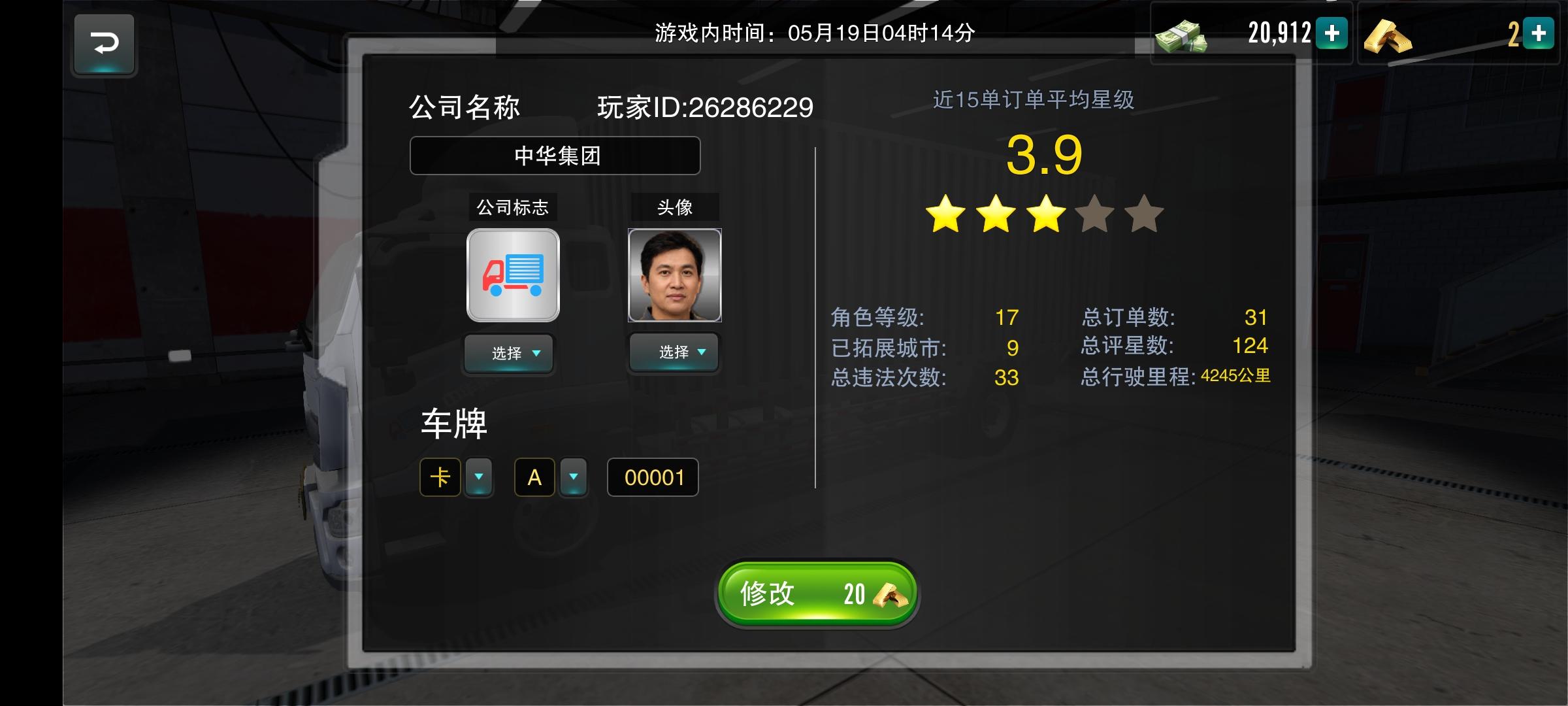Click the 卡 license plate character box
This screenshot has height=706, width=1568.
(440, 477)
